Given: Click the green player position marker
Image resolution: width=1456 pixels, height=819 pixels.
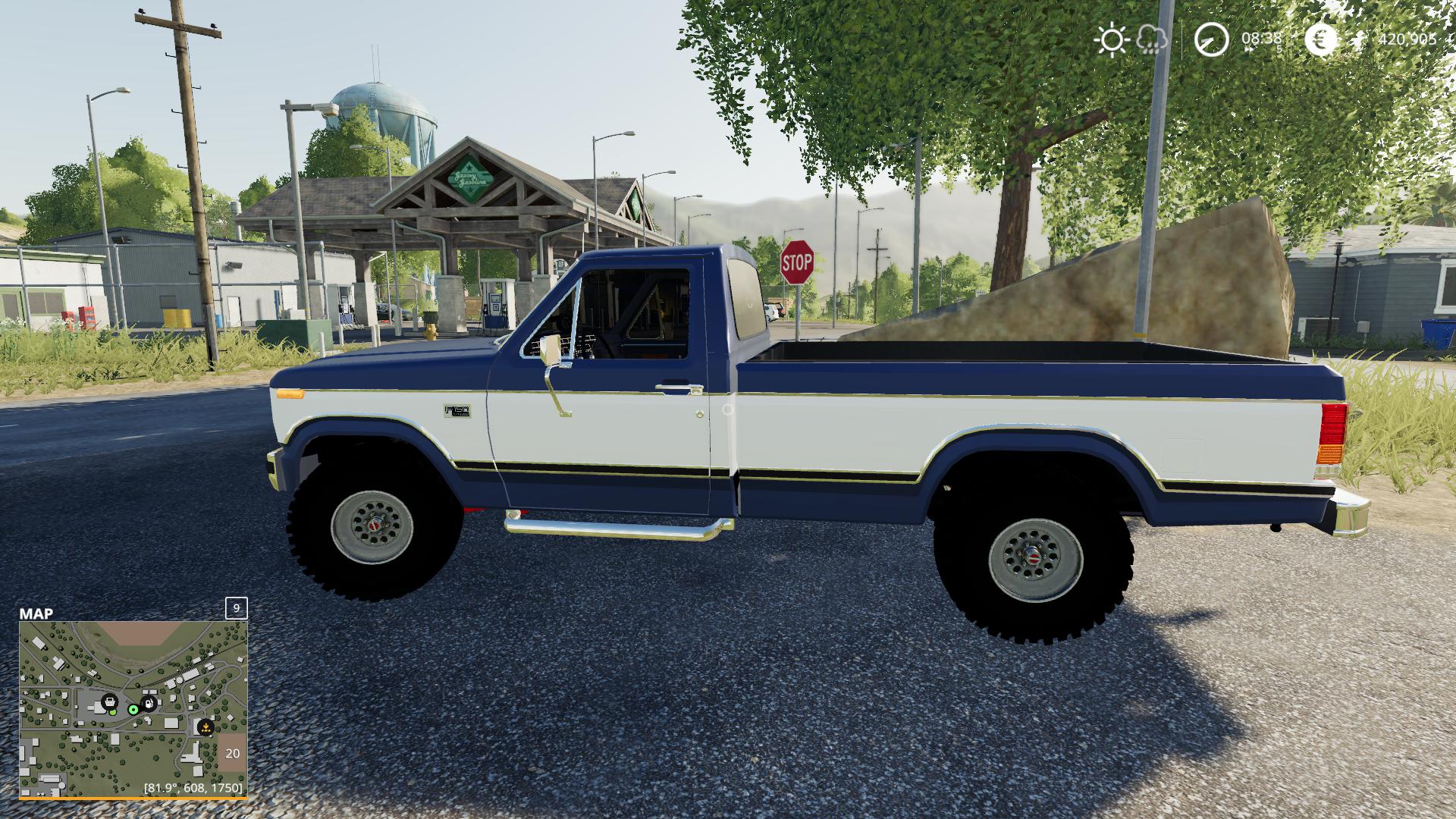Looking at the screenshot, I should pos(133,710).
